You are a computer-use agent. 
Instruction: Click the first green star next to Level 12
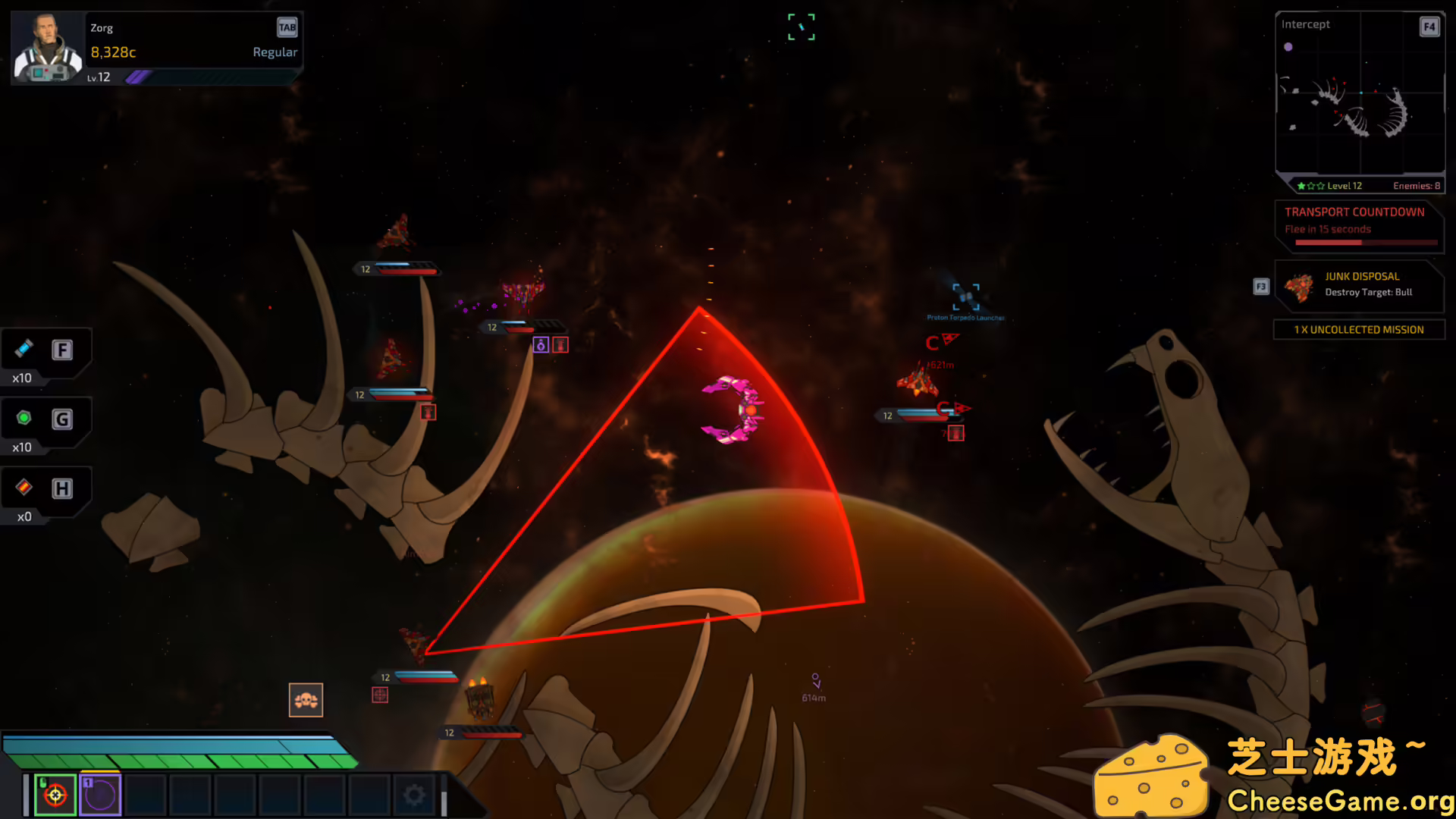[1301, 185]
